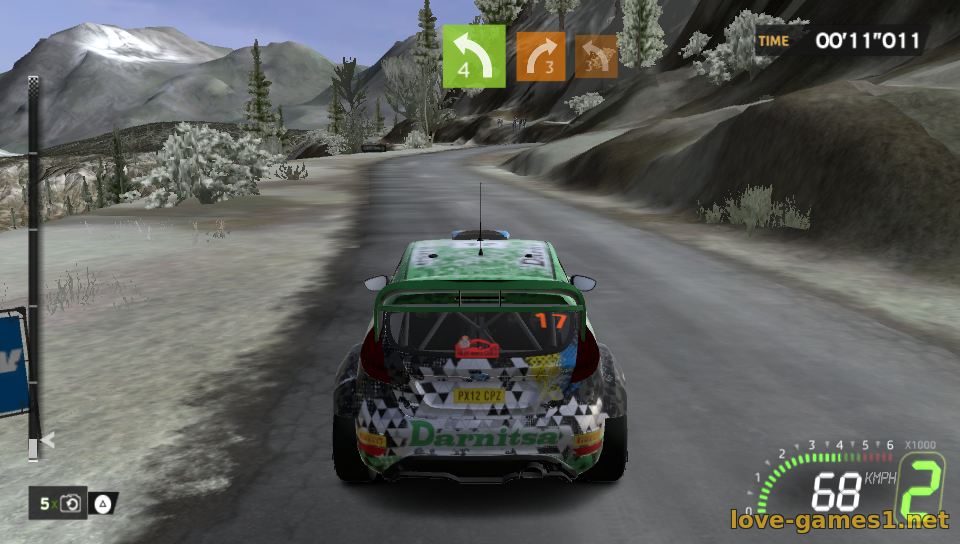This screenshot has width=960, height=544.
Task: Choose the faded right turn pace note icon
Action: (x=596, y=56)
